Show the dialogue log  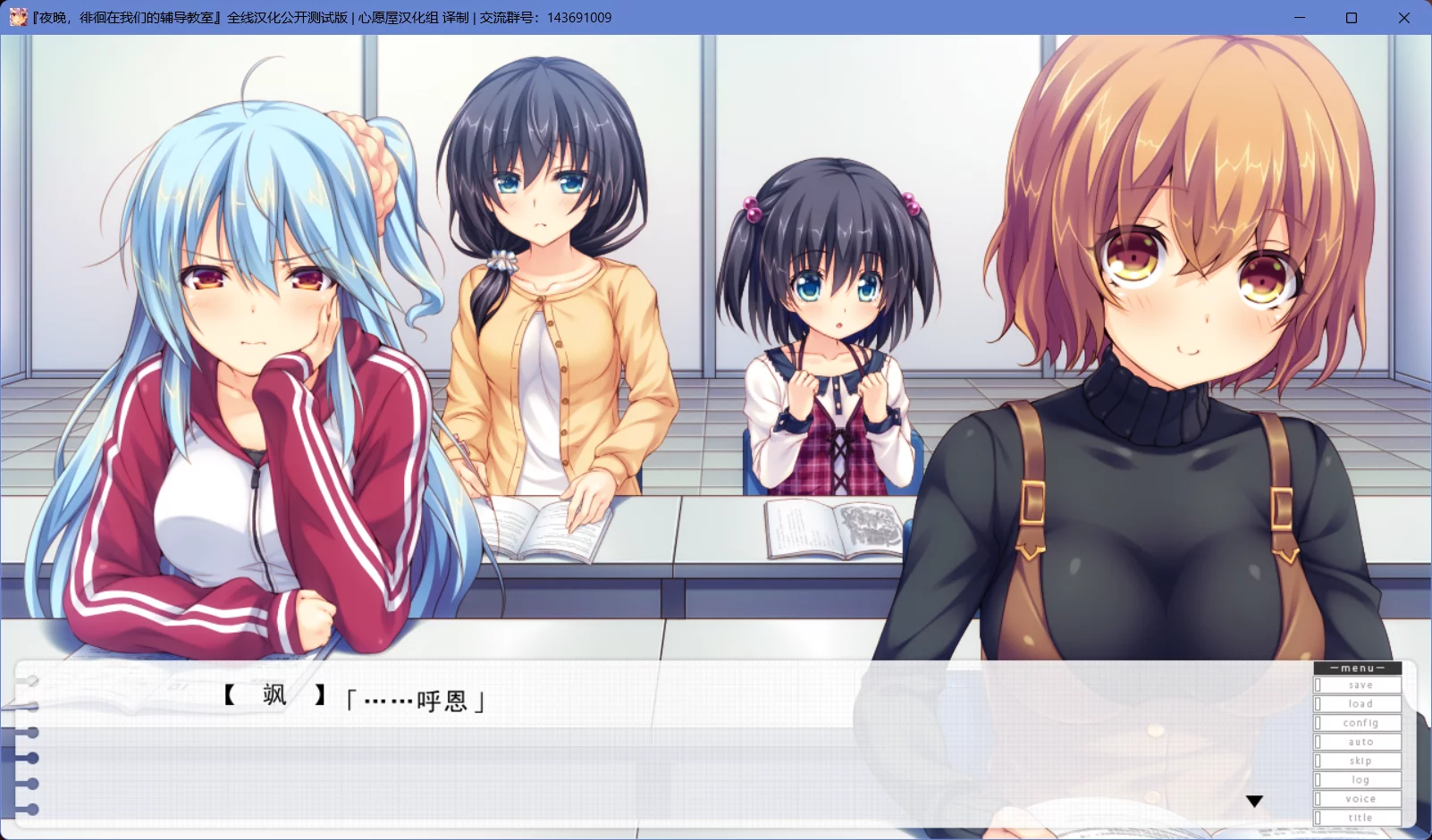[x=1359, y=780]
